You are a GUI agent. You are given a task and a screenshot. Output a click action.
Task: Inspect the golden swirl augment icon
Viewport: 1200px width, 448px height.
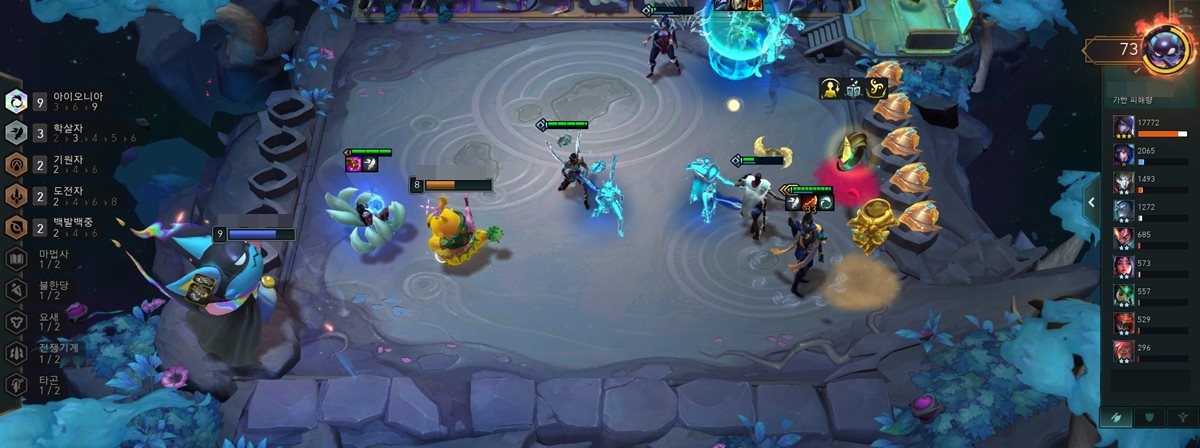[x=877, y=88]
